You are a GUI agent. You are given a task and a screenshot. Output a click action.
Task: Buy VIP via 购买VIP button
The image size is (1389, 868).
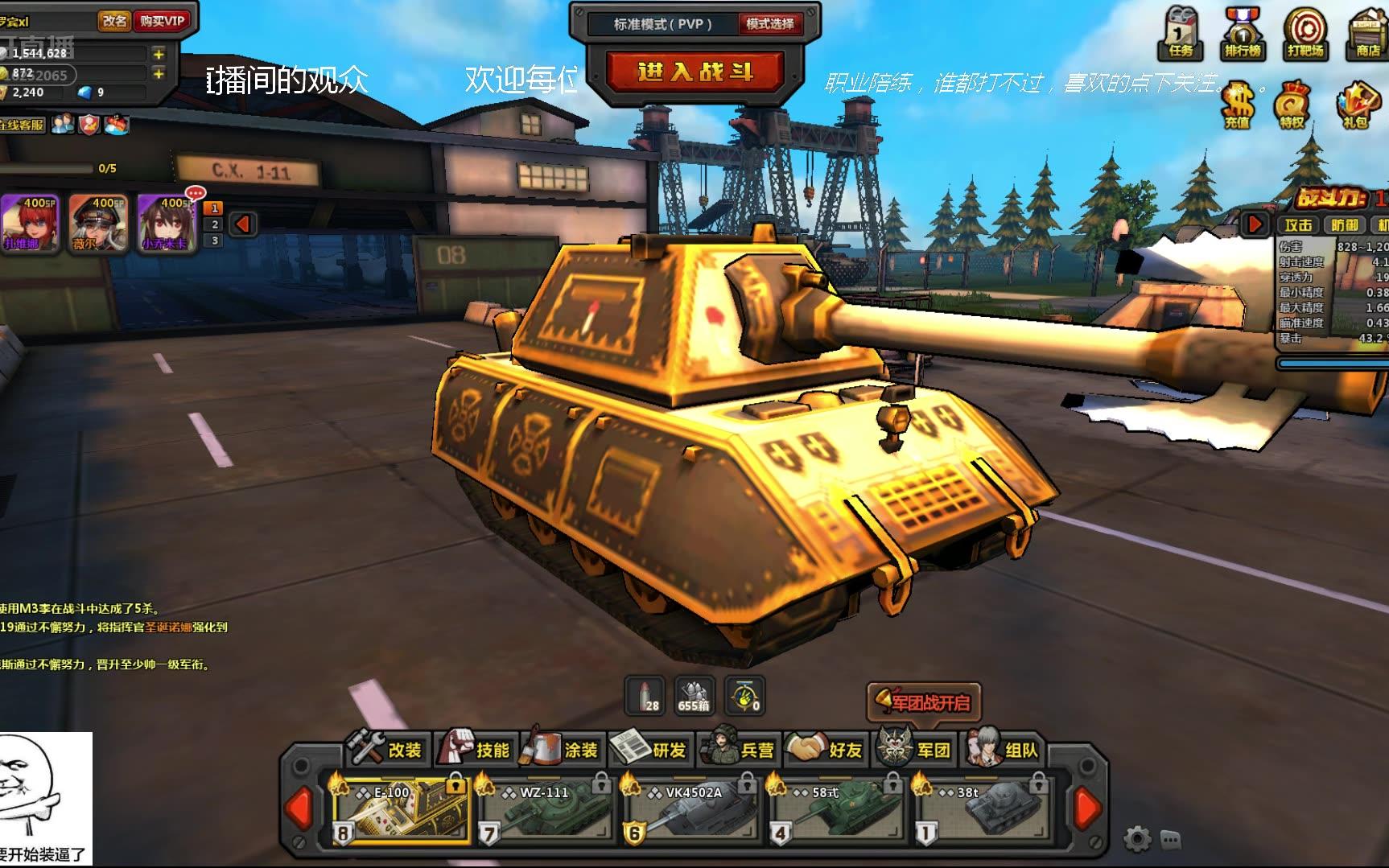162,21
